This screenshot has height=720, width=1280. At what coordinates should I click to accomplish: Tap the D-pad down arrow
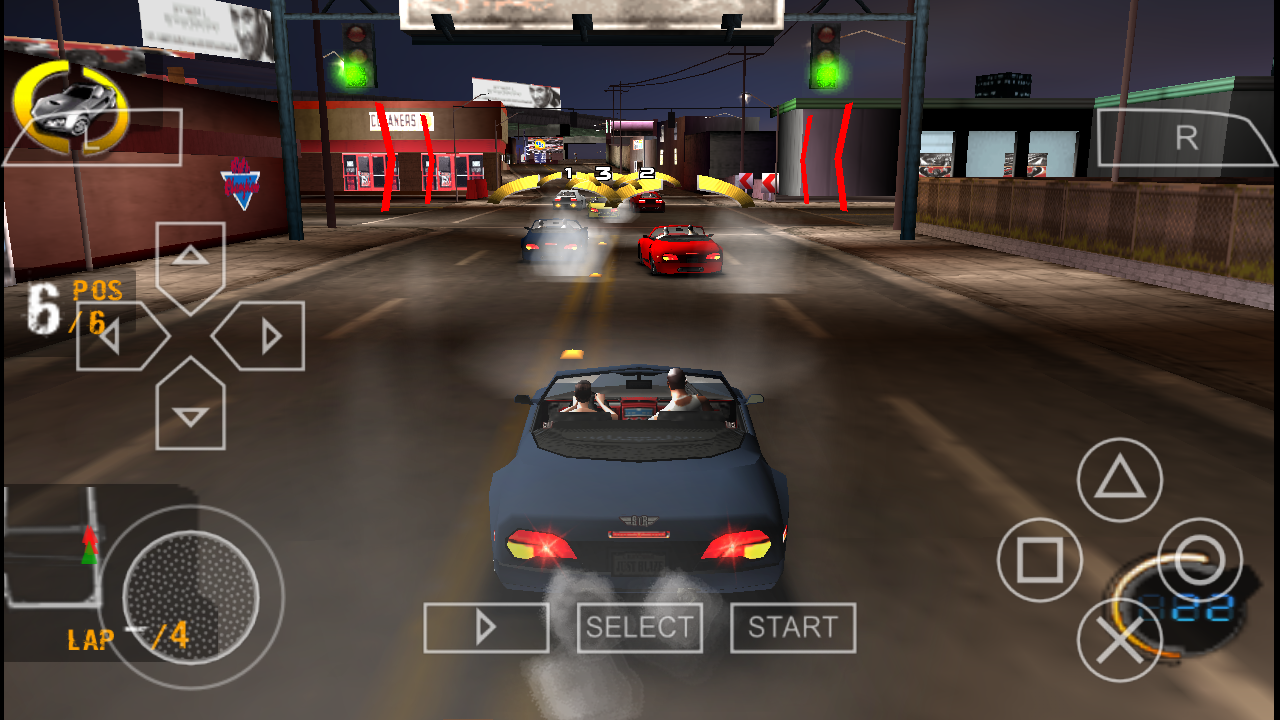pos(190,408)
